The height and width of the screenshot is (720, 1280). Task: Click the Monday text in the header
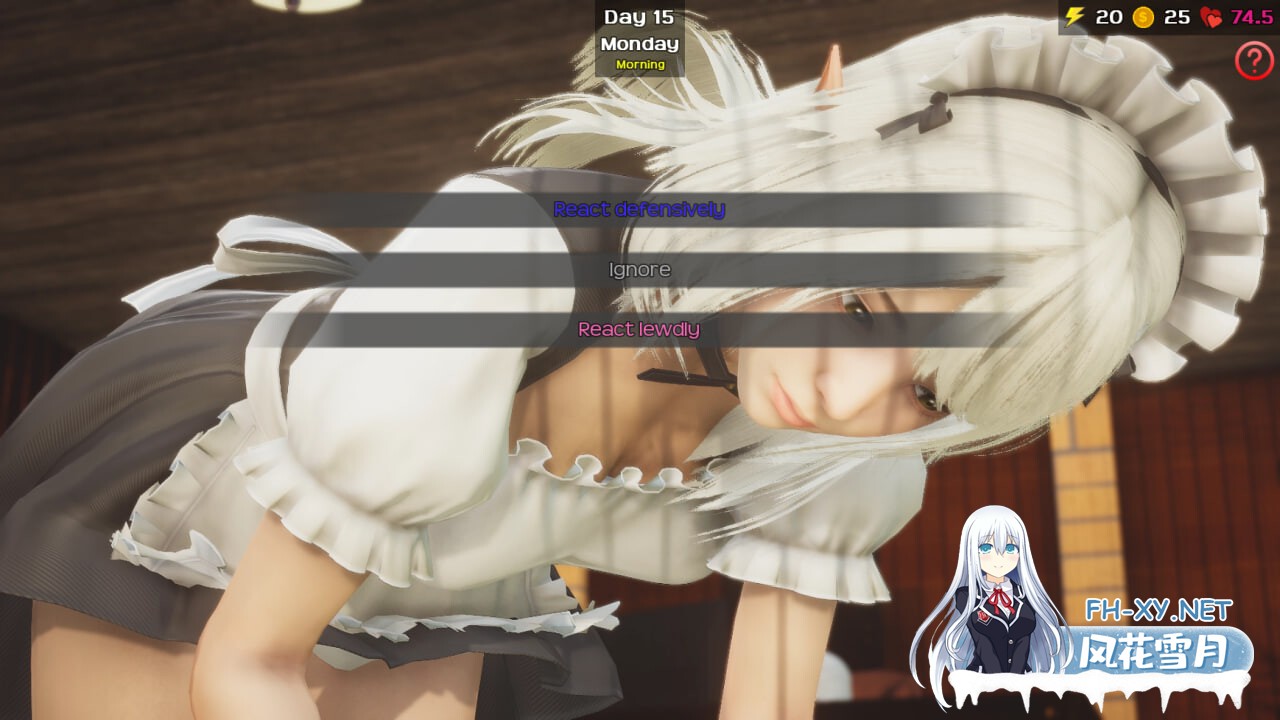tap(640, 44)
